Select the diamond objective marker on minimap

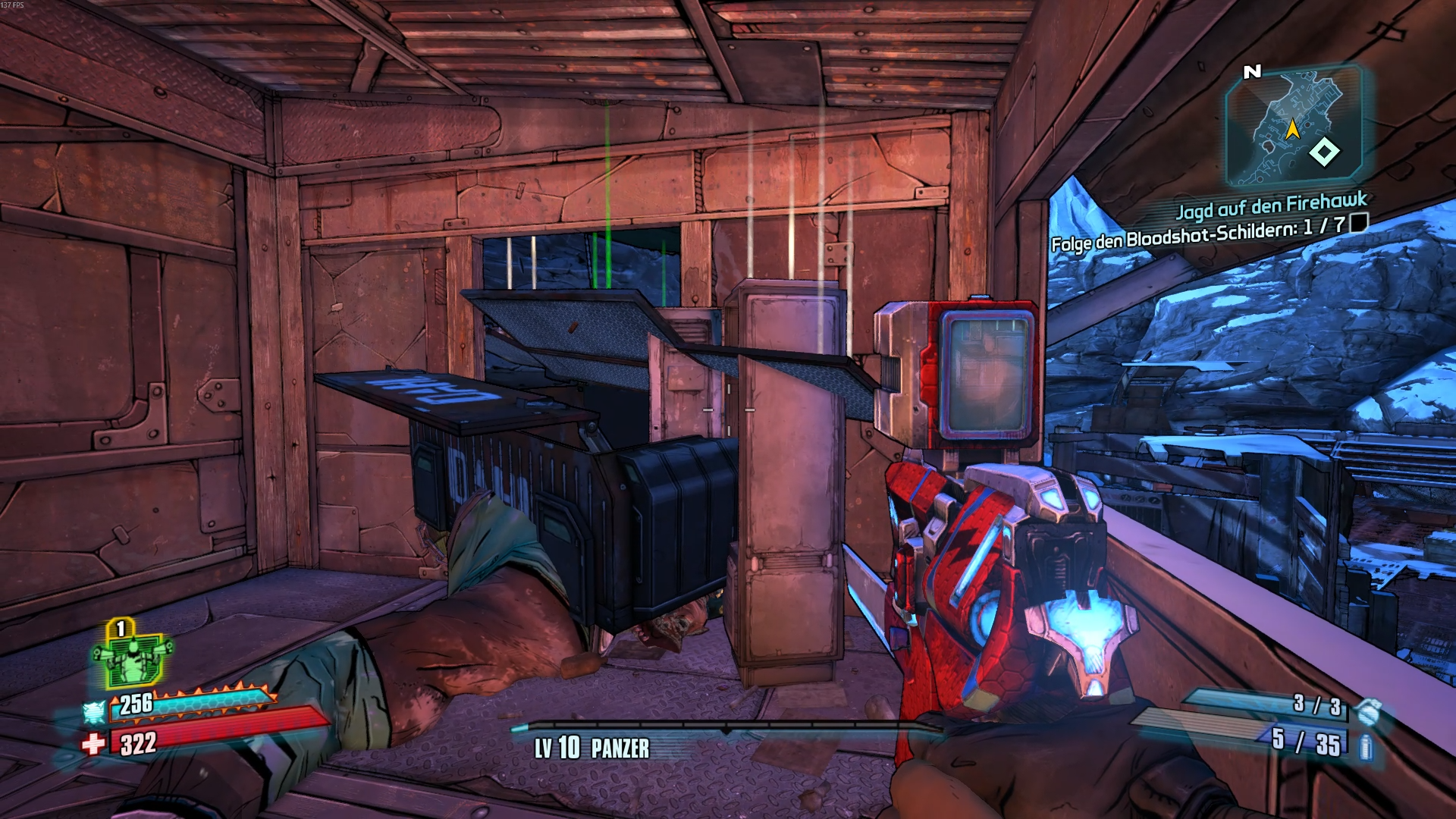point(1324,152)
